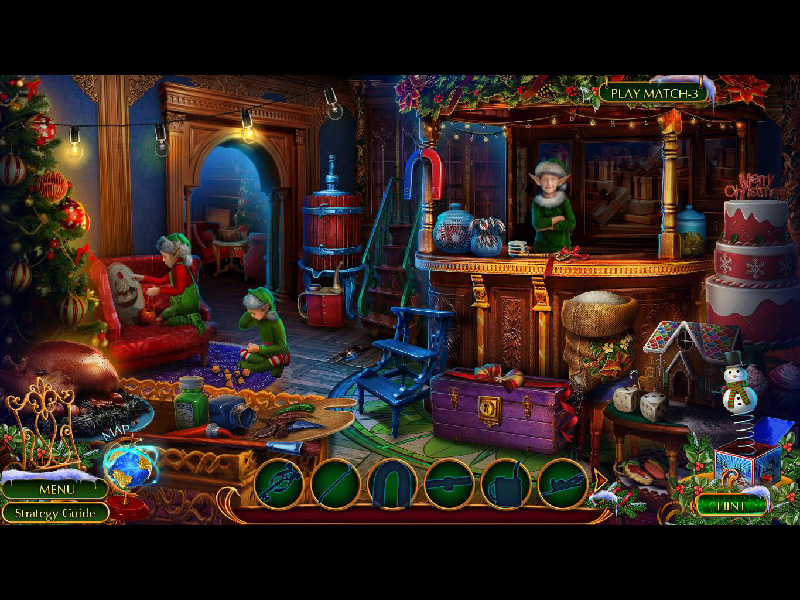Open the MENU button
800x600 pixels.
coord(55,490)
